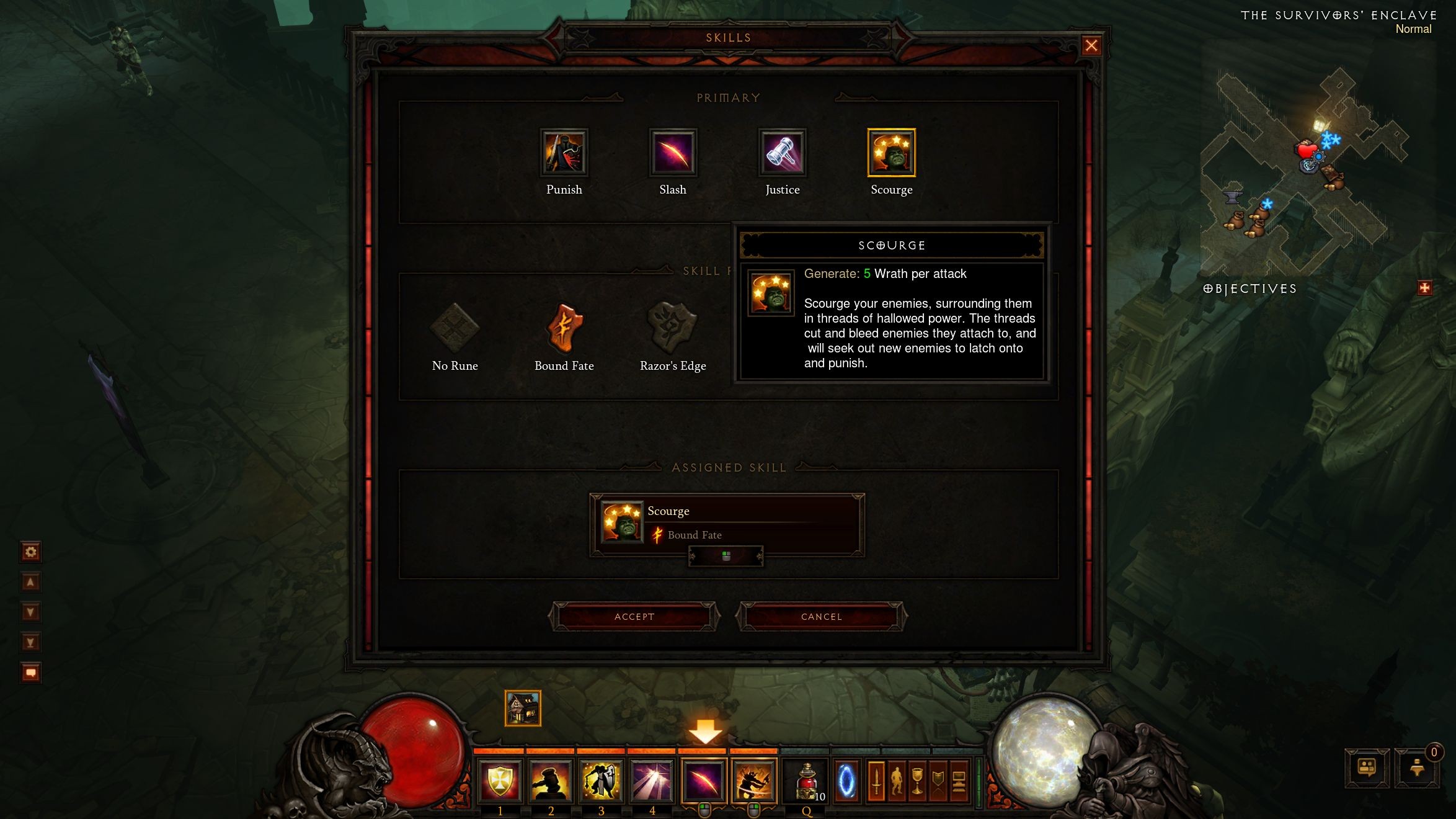Select the Bound Fate rune

point(564,328)
